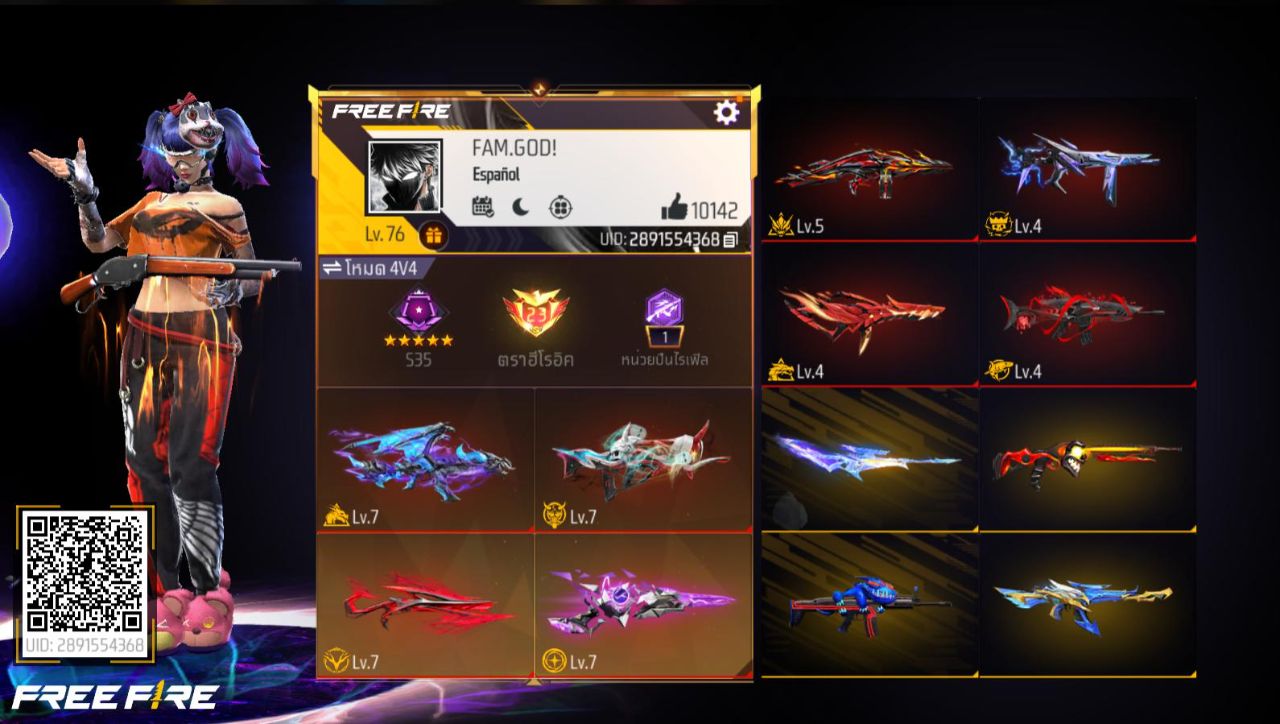1280x724 pixels.
Task: Select the moon night-mode icon
Action: click(x=520, y=204)
